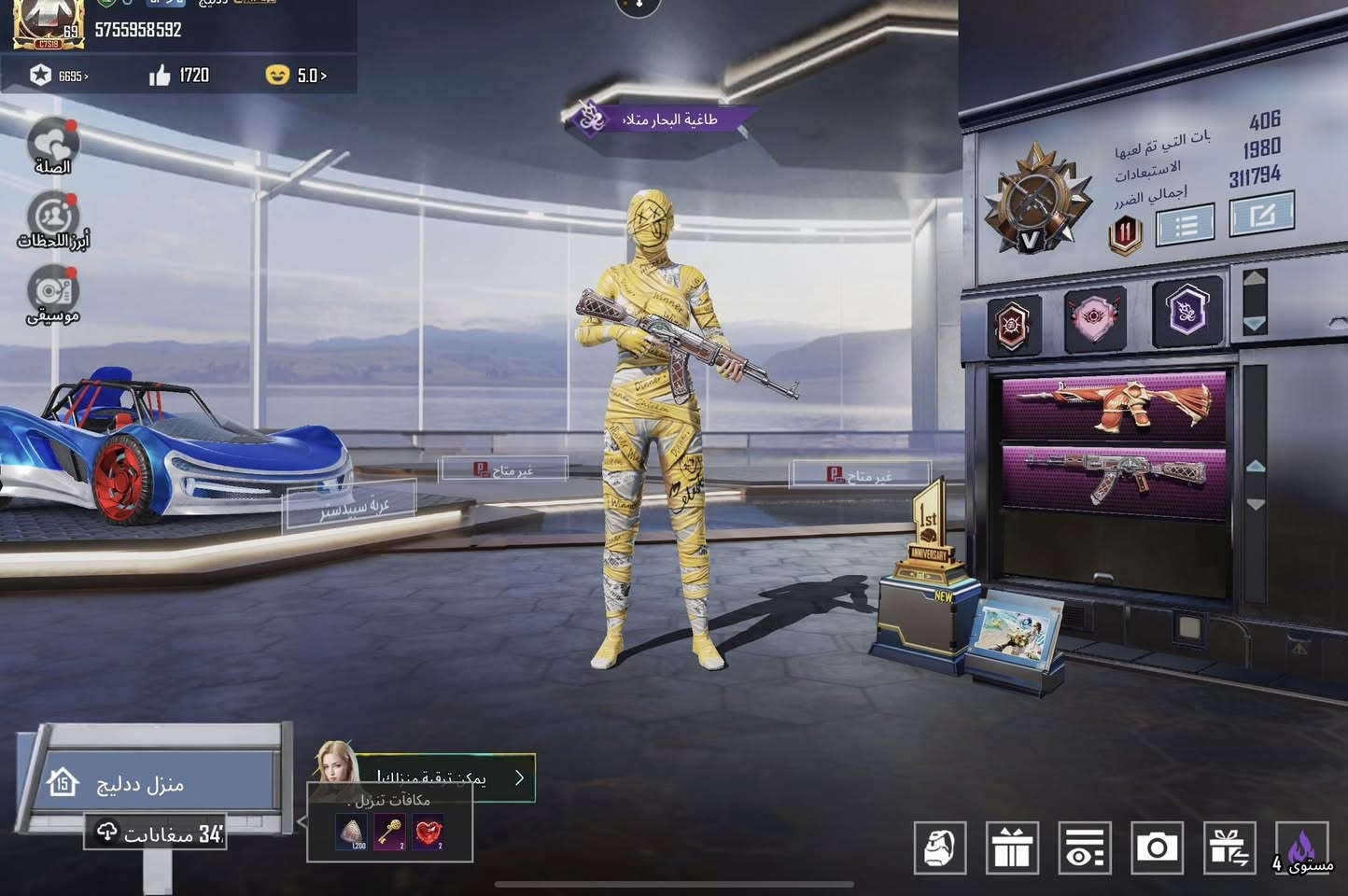Screen dimensions: 1348x896
Task: Open the gift exchange icon
Action: 1229,848
